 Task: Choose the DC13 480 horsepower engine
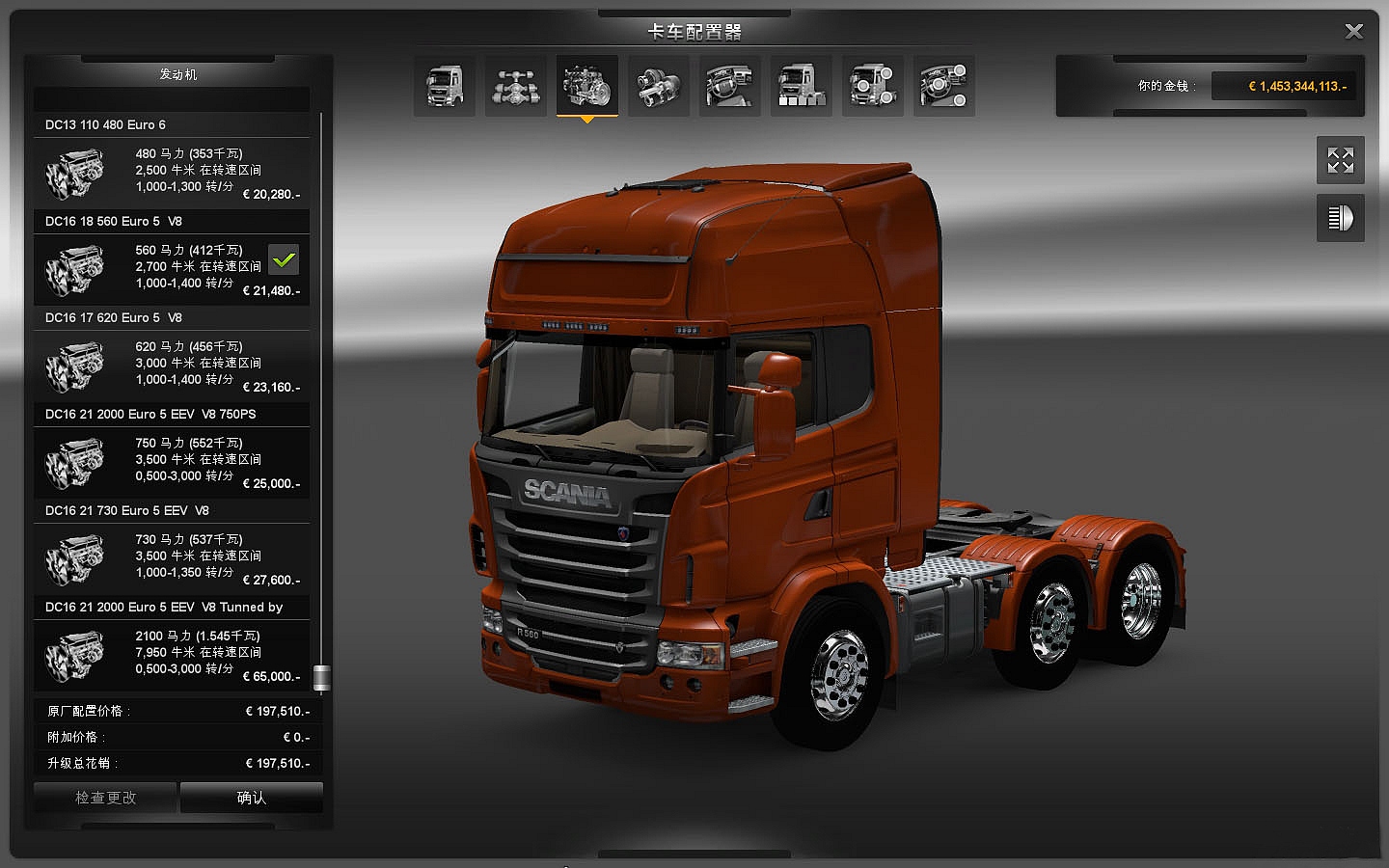click(172, 173)
